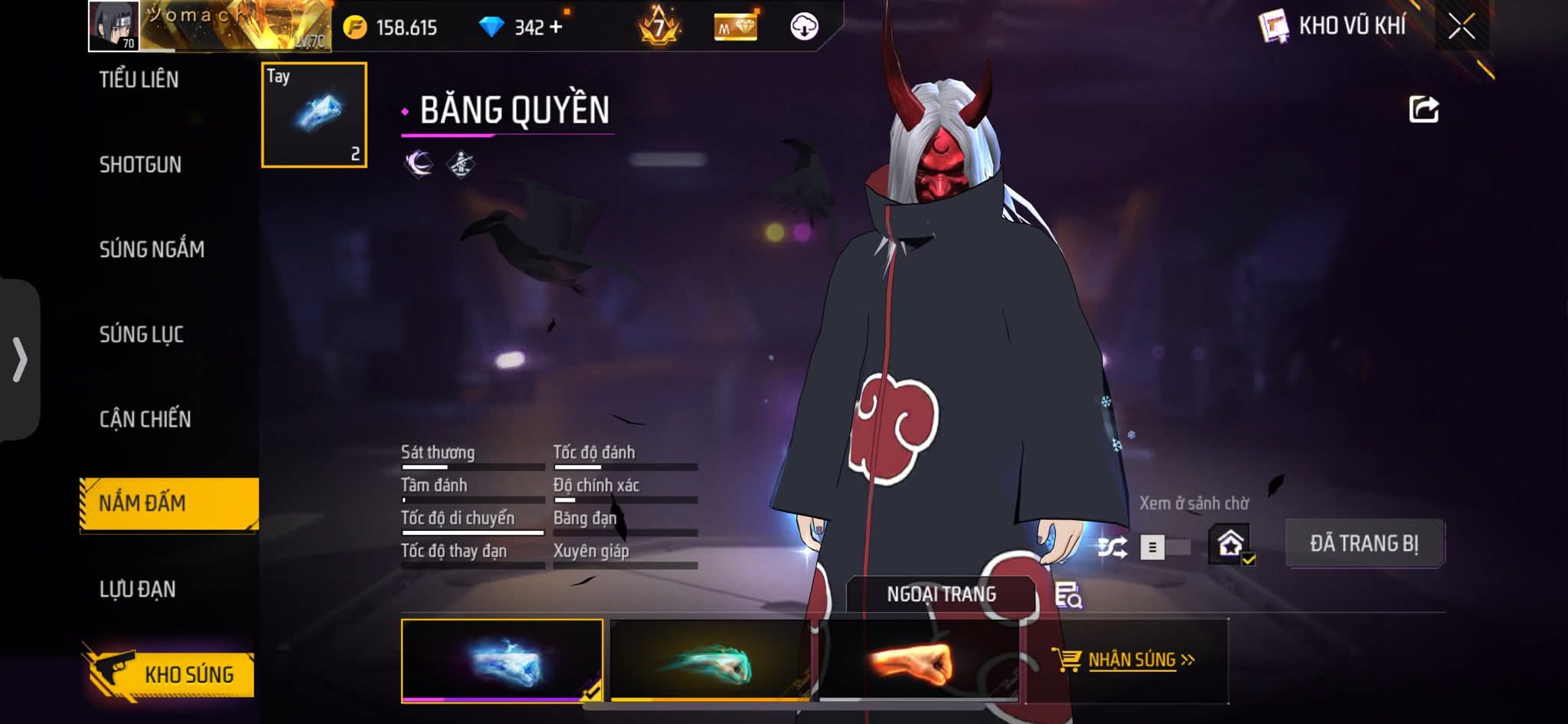
Task: Select the Shotgun category
Action: click(140, 165)
